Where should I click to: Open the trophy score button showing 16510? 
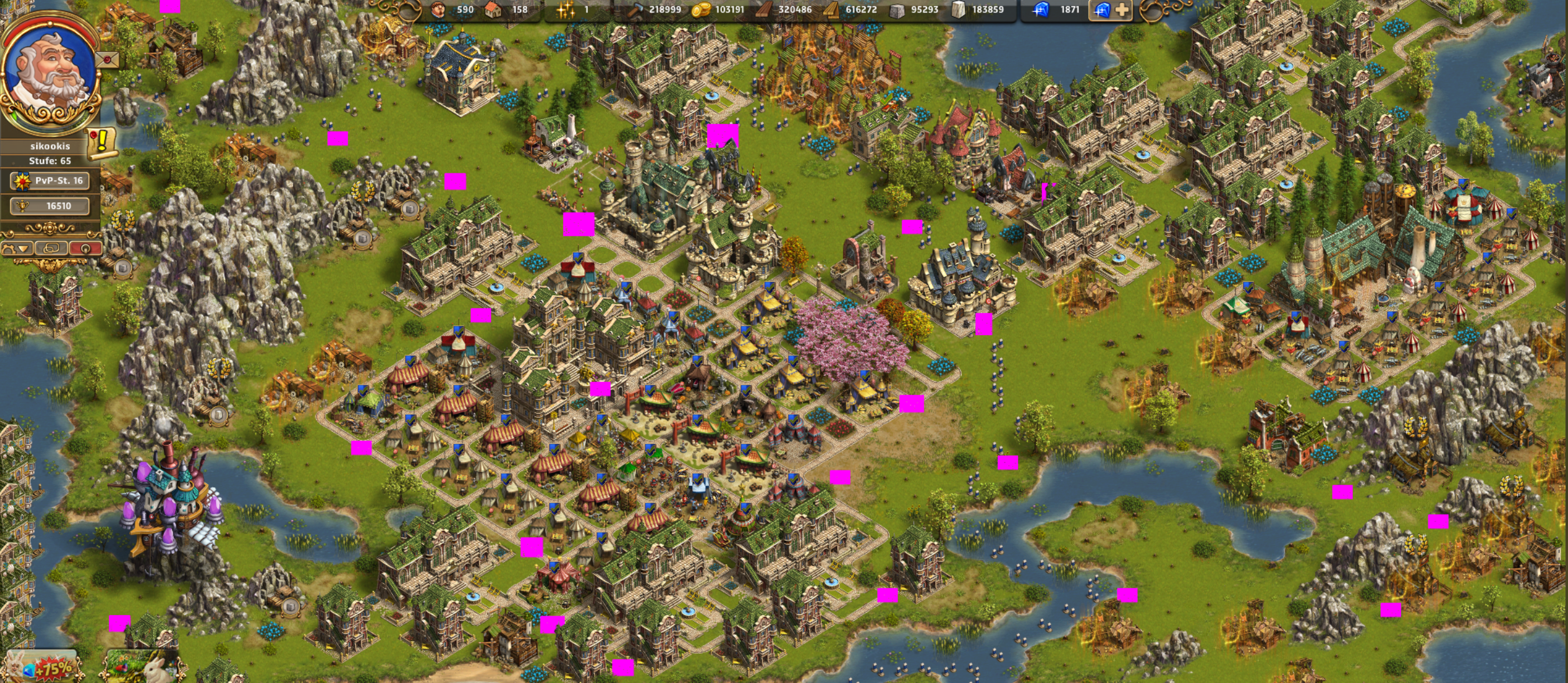tap(51, 206)
